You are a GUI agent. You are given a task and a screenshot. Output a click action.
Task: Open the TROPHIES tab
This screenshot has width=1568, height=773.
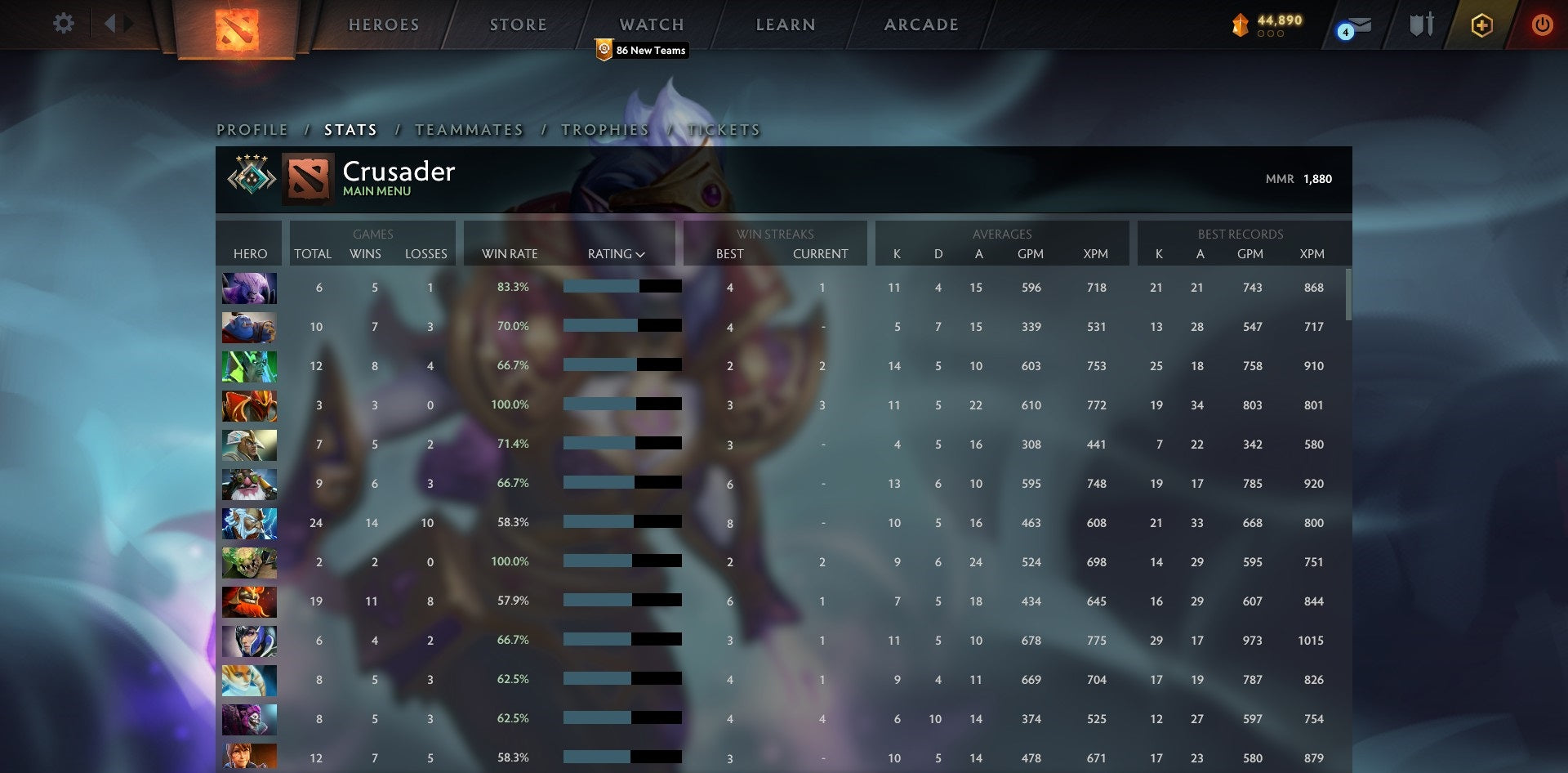604,129
